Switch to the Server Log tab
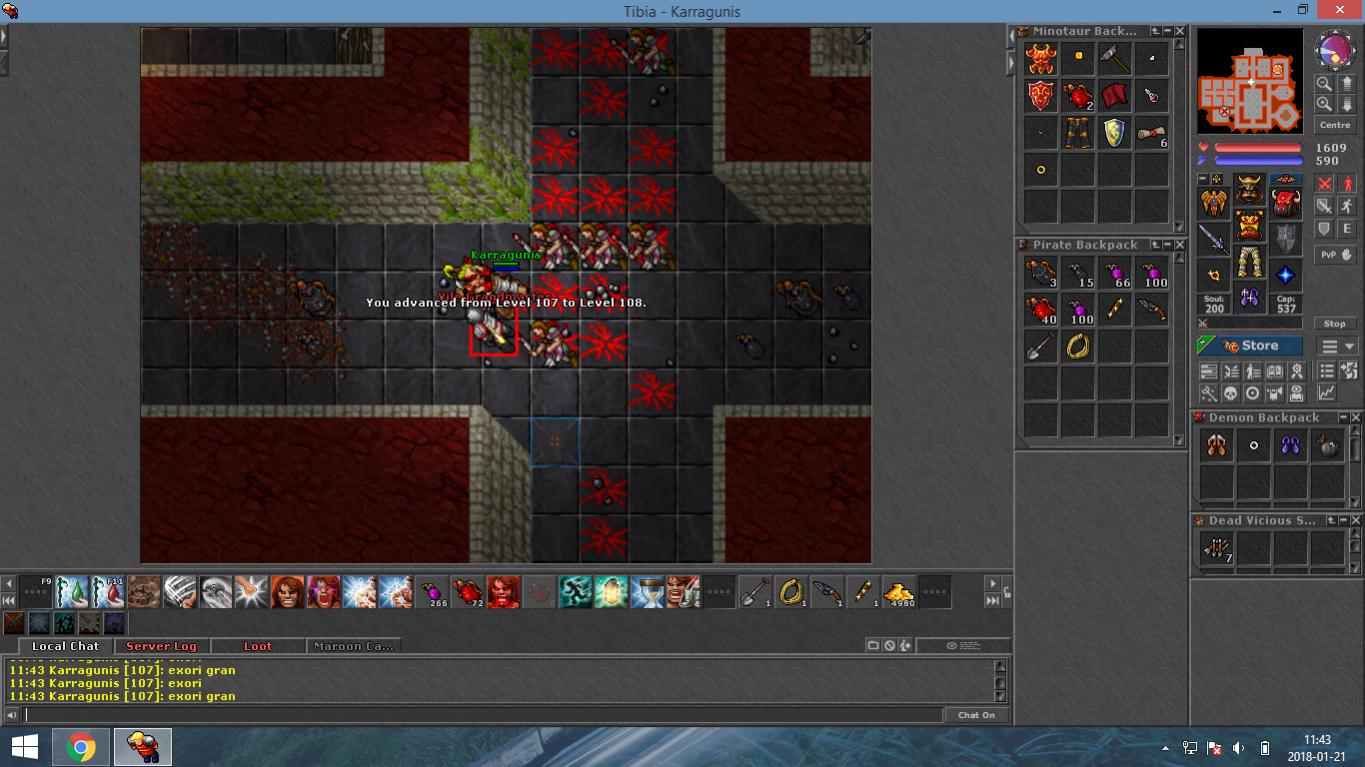Viewport: 1365px width, 767px height. click(161, 646)
